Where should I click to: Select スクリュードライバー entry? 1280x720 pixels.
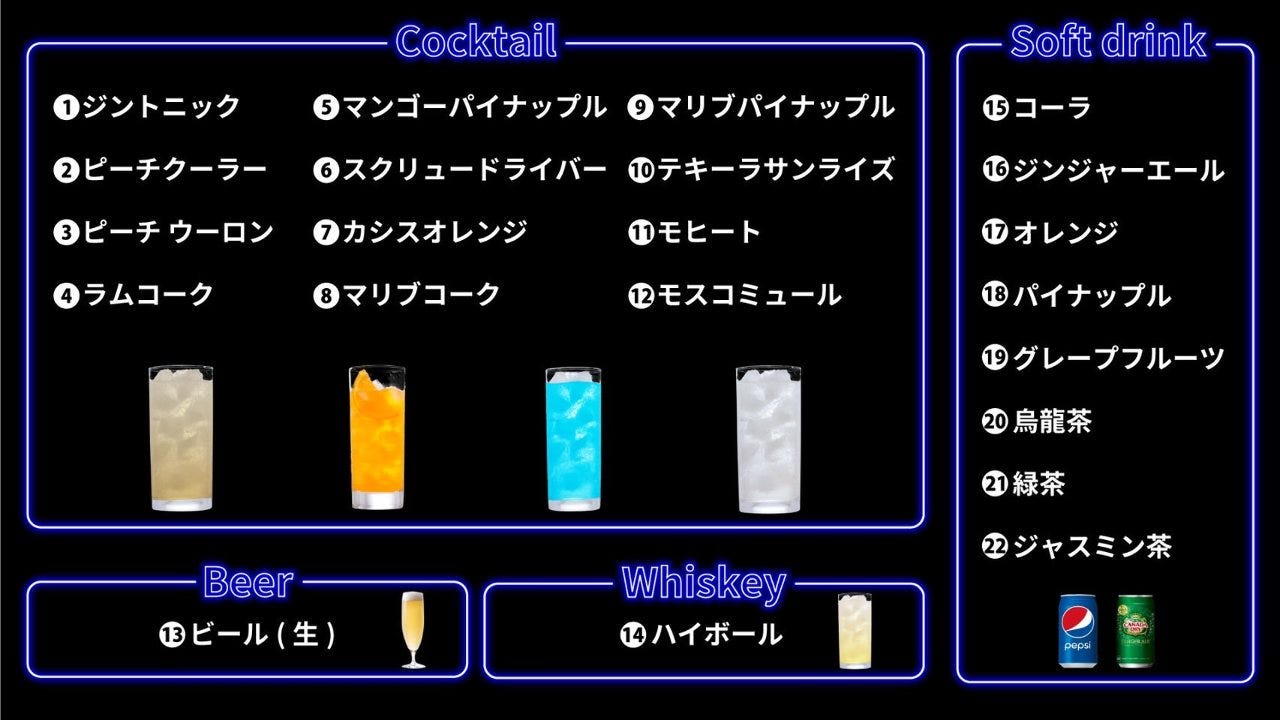pos(460,170)
